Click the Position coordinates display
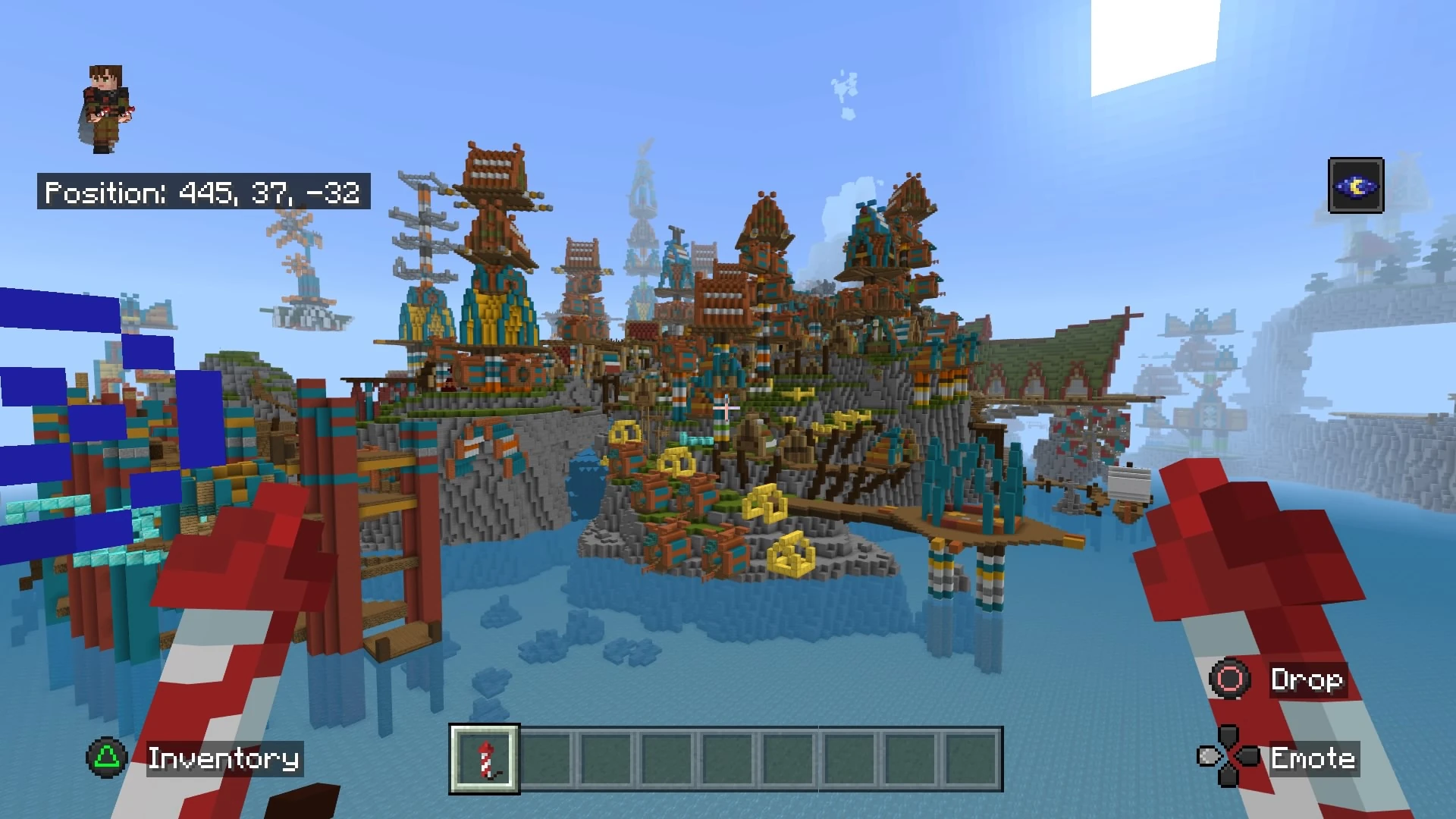This screenshot has height=819, width=1456. (203, 192)
